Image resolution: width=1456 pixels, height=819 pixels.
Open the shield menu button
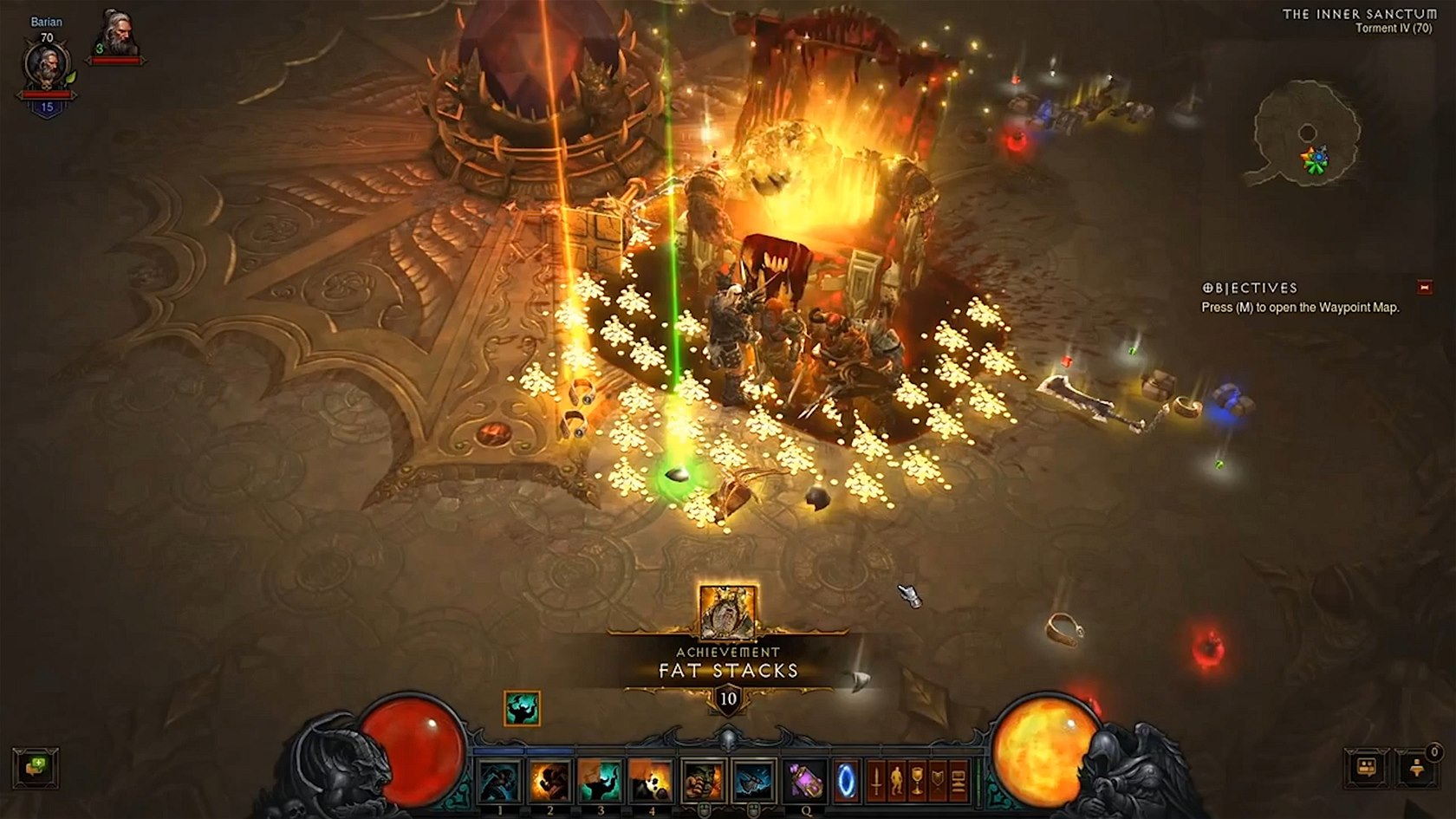pos(938,780)
